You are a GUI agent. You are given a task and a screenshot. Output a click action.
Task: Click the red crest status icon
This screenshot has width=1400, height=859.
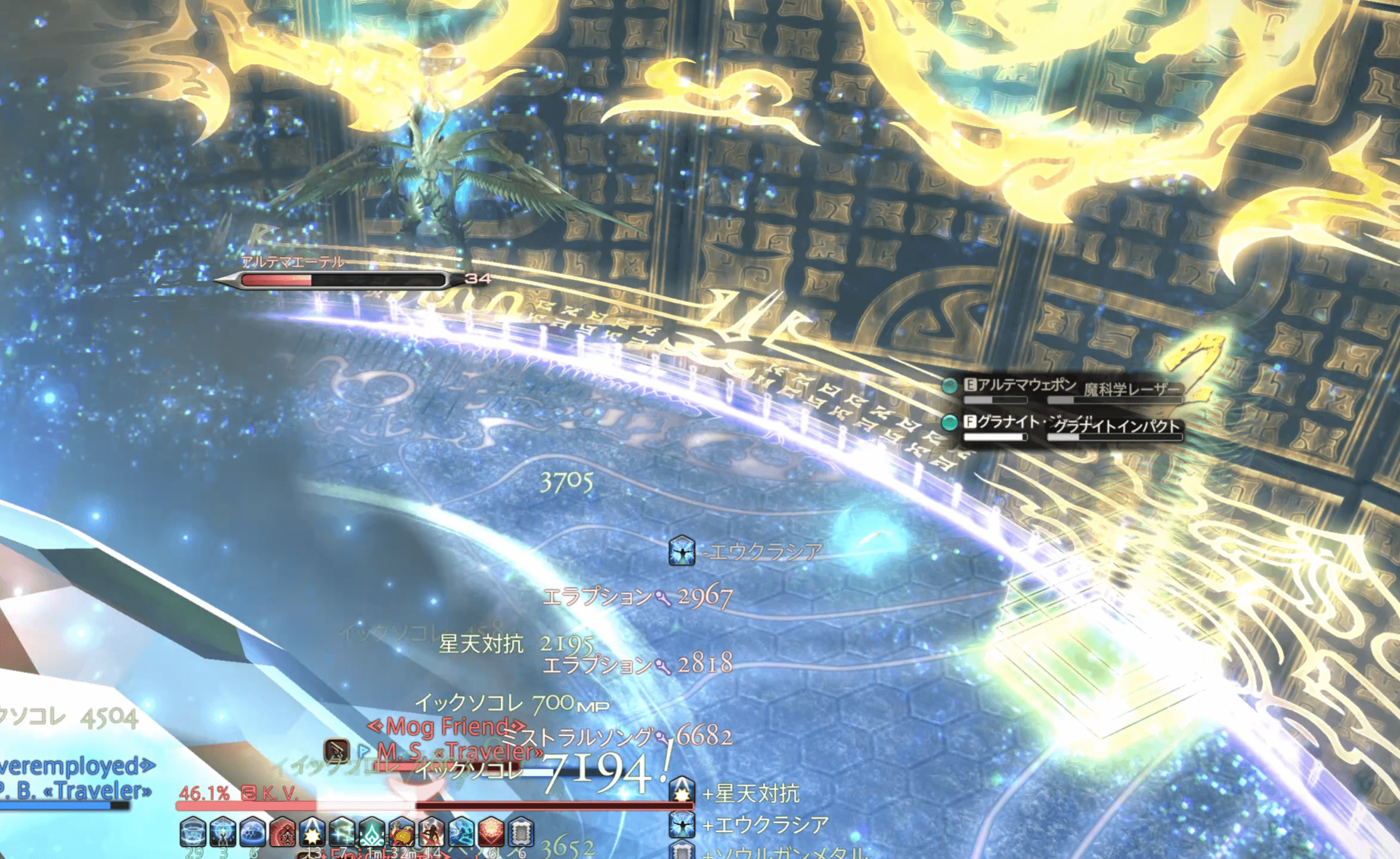click(283, 832)
